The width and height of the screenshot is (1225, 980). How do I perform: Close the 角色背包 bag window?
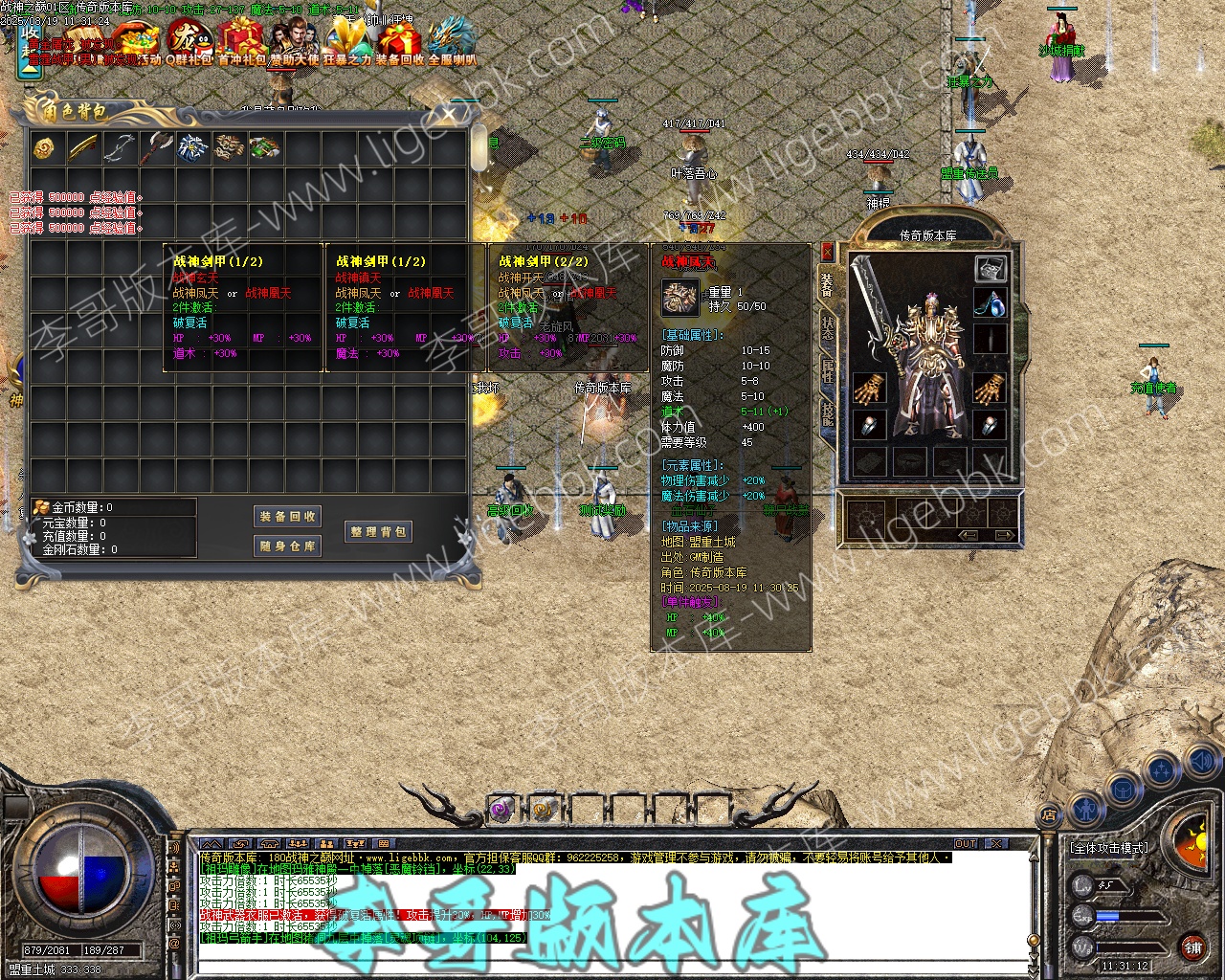(449, 116)
